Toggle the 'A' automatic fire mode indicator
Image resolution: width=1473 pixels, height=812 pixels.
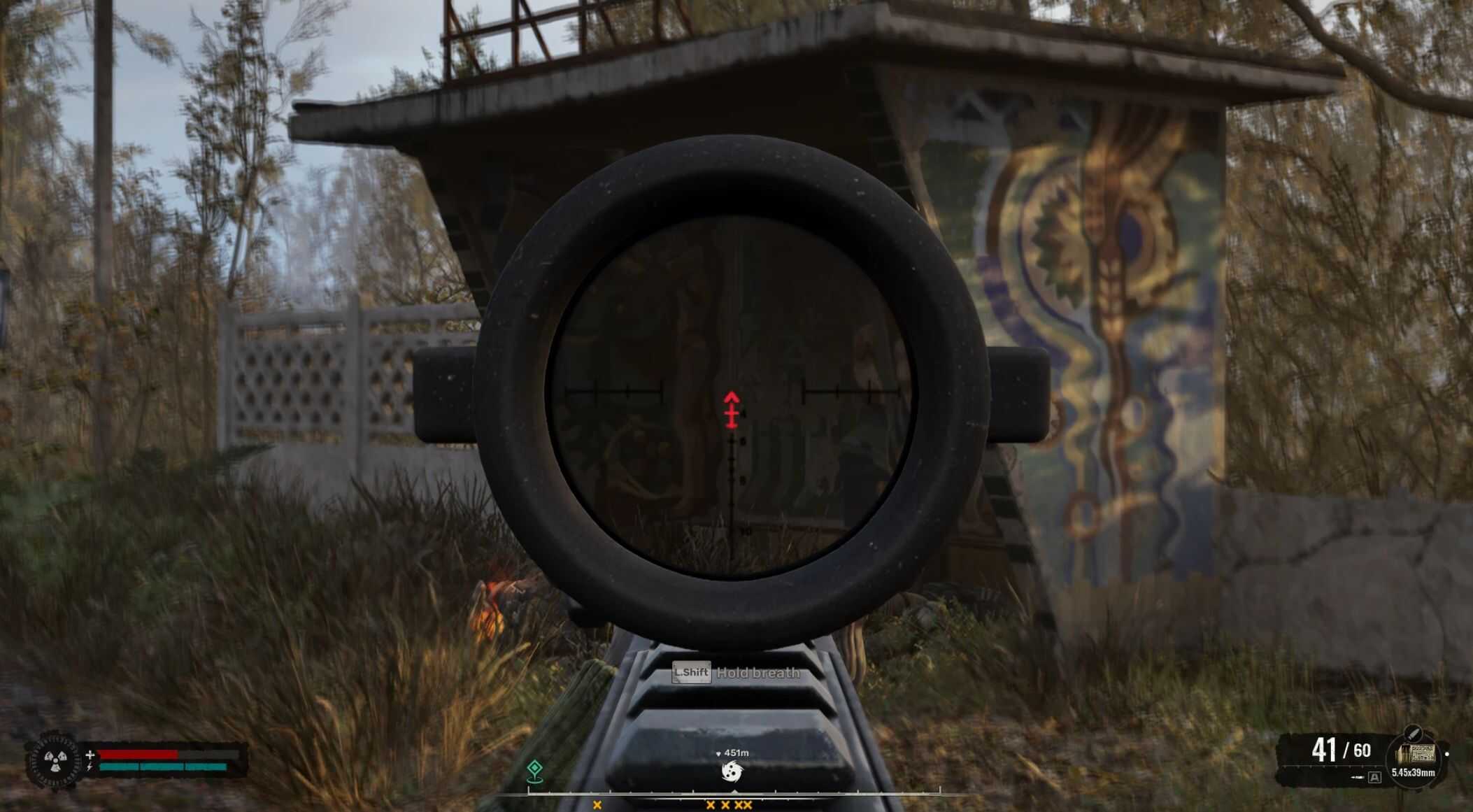[x=1374, y=778]
